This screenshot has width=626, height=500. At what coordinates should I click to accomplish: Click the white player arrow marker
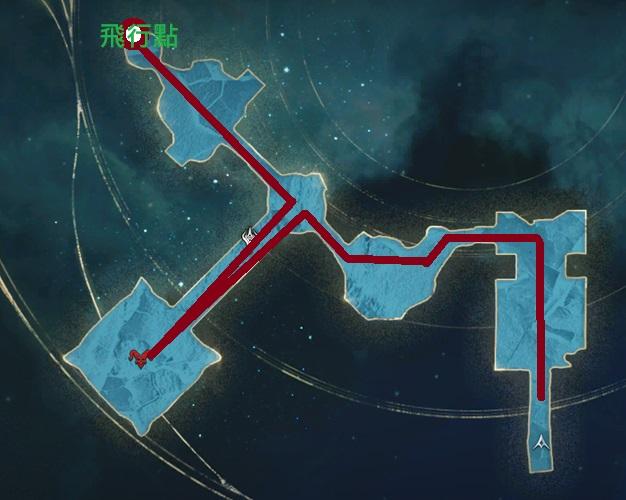pos(541,440)
